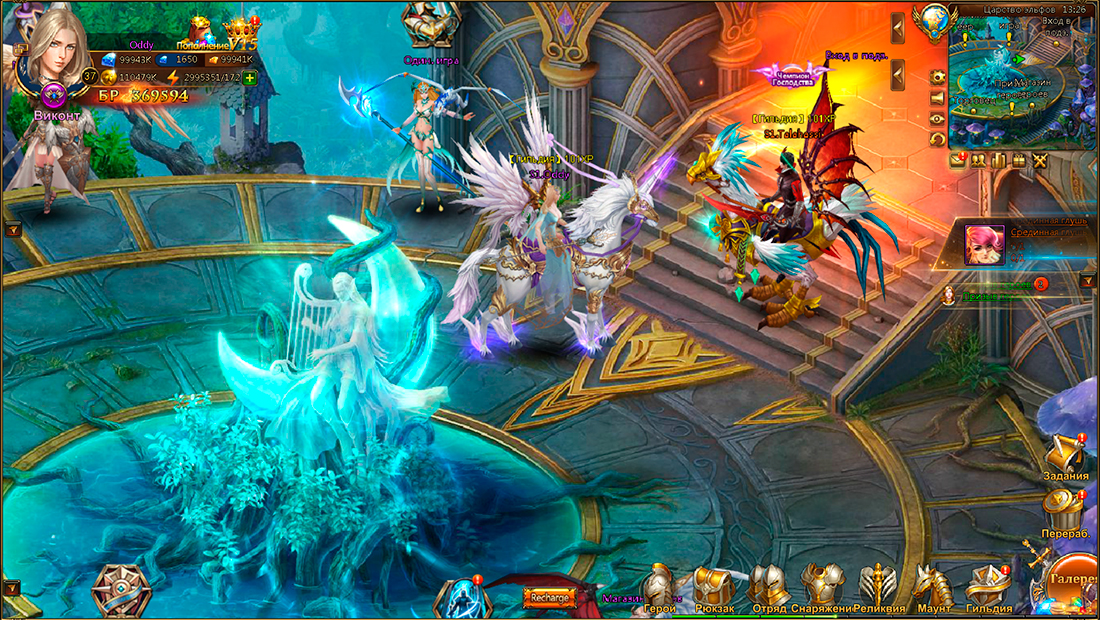The image size is (1100, 620).
Task: Open the Герой hero menu
Action: 660,587
